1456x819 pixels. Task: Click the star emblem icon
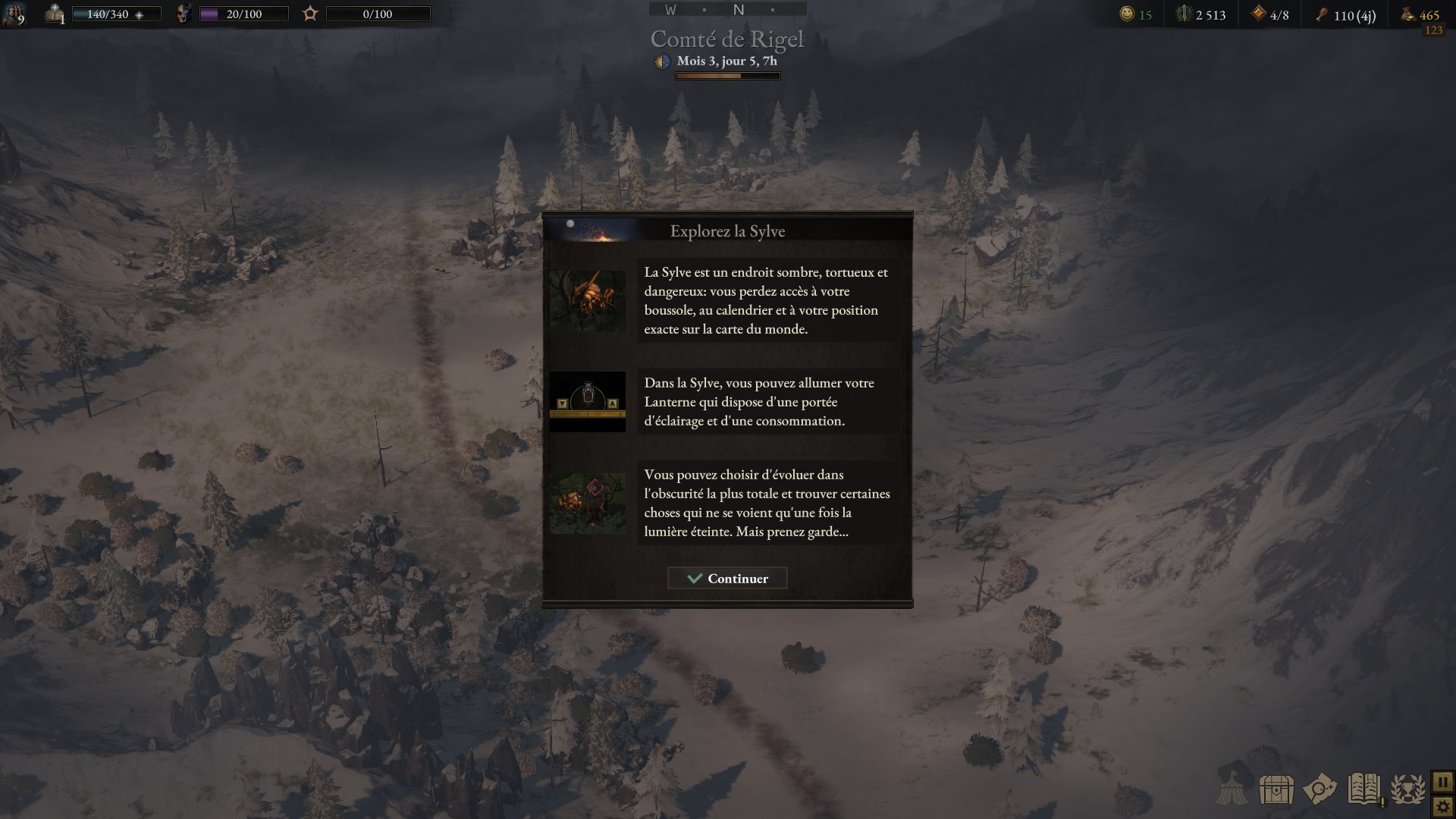point(310,14)
